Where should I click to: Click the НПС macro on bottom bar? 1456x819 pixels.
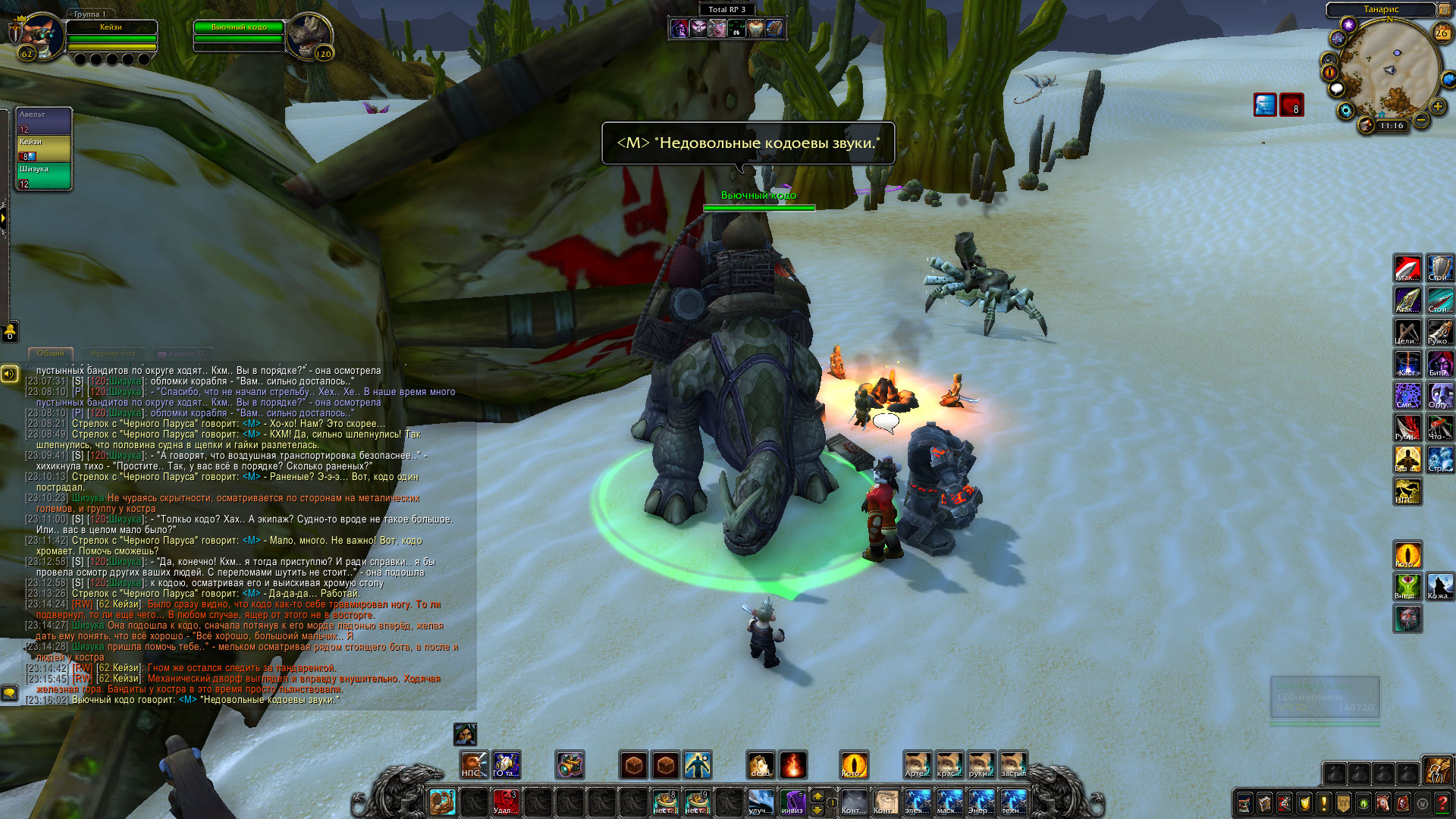474,765
